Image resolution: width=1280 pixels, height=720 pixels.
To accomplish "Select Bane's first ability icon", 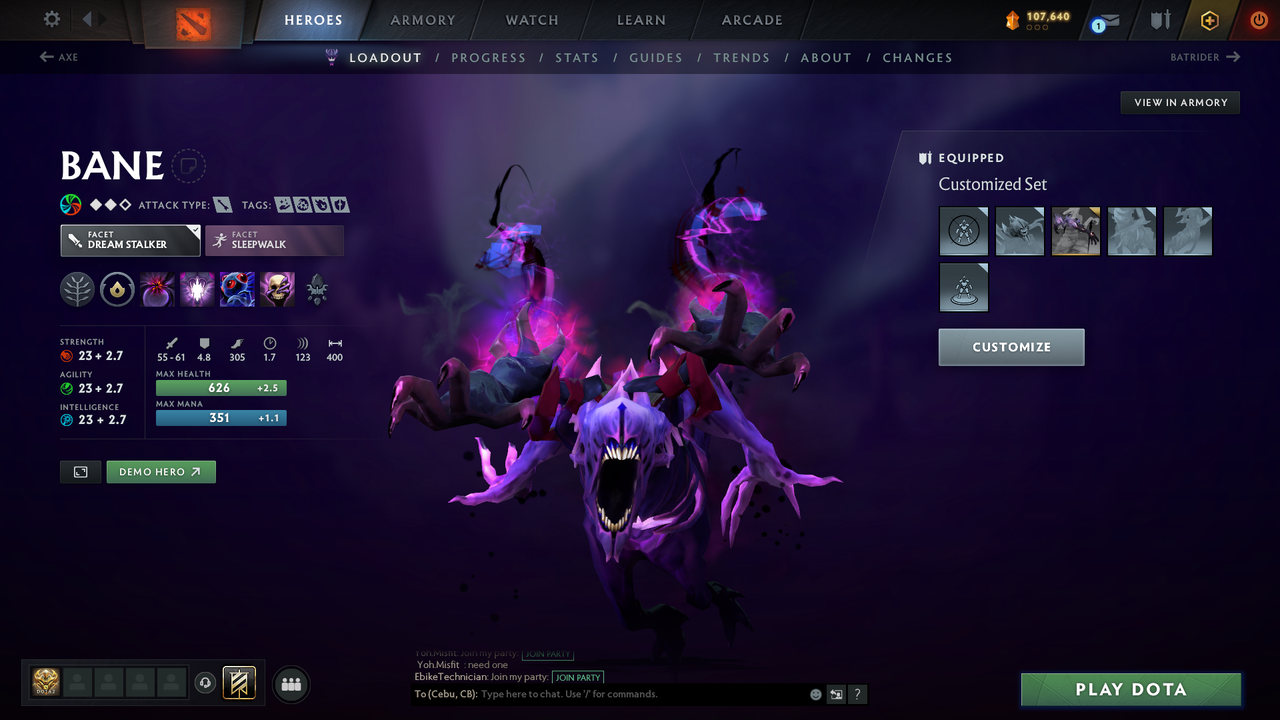I will click(157, 289).
